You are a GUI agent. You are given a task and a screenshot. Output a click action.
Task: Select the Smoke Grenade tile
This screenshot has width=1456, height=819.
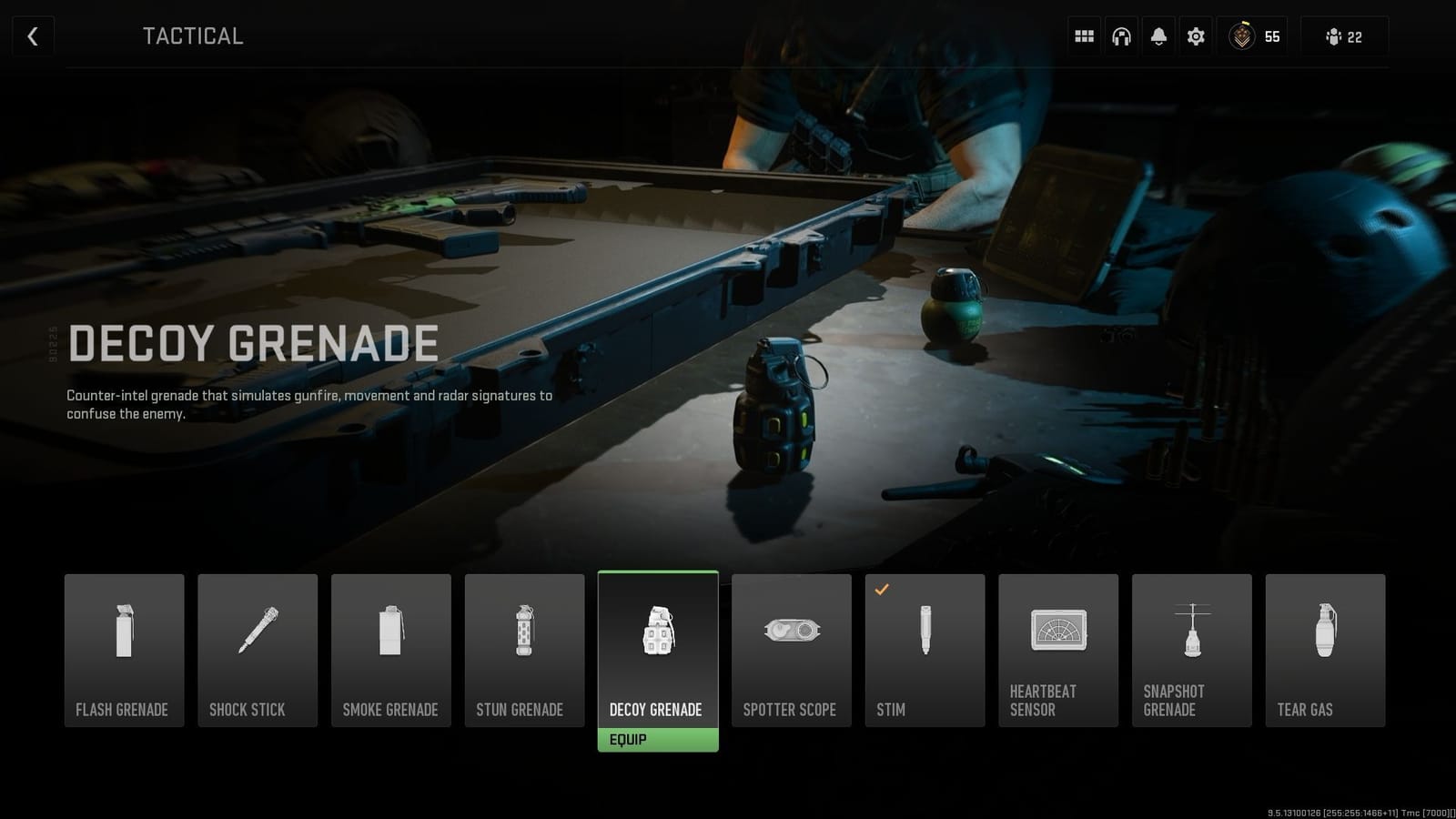tap(391, 649)
